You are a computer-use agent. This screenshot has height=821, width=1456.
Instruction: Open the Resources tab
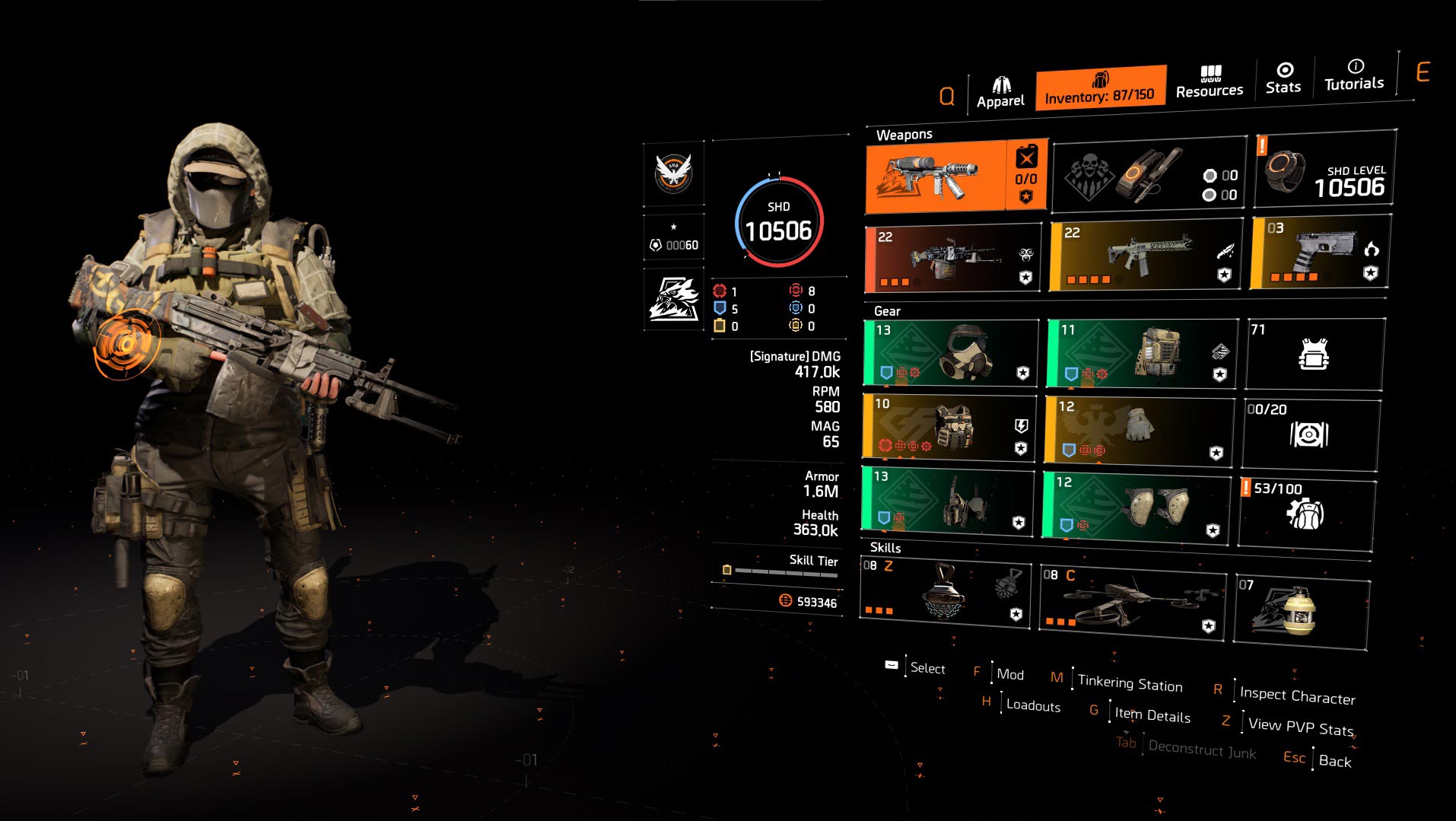(x=1209, y=82)
